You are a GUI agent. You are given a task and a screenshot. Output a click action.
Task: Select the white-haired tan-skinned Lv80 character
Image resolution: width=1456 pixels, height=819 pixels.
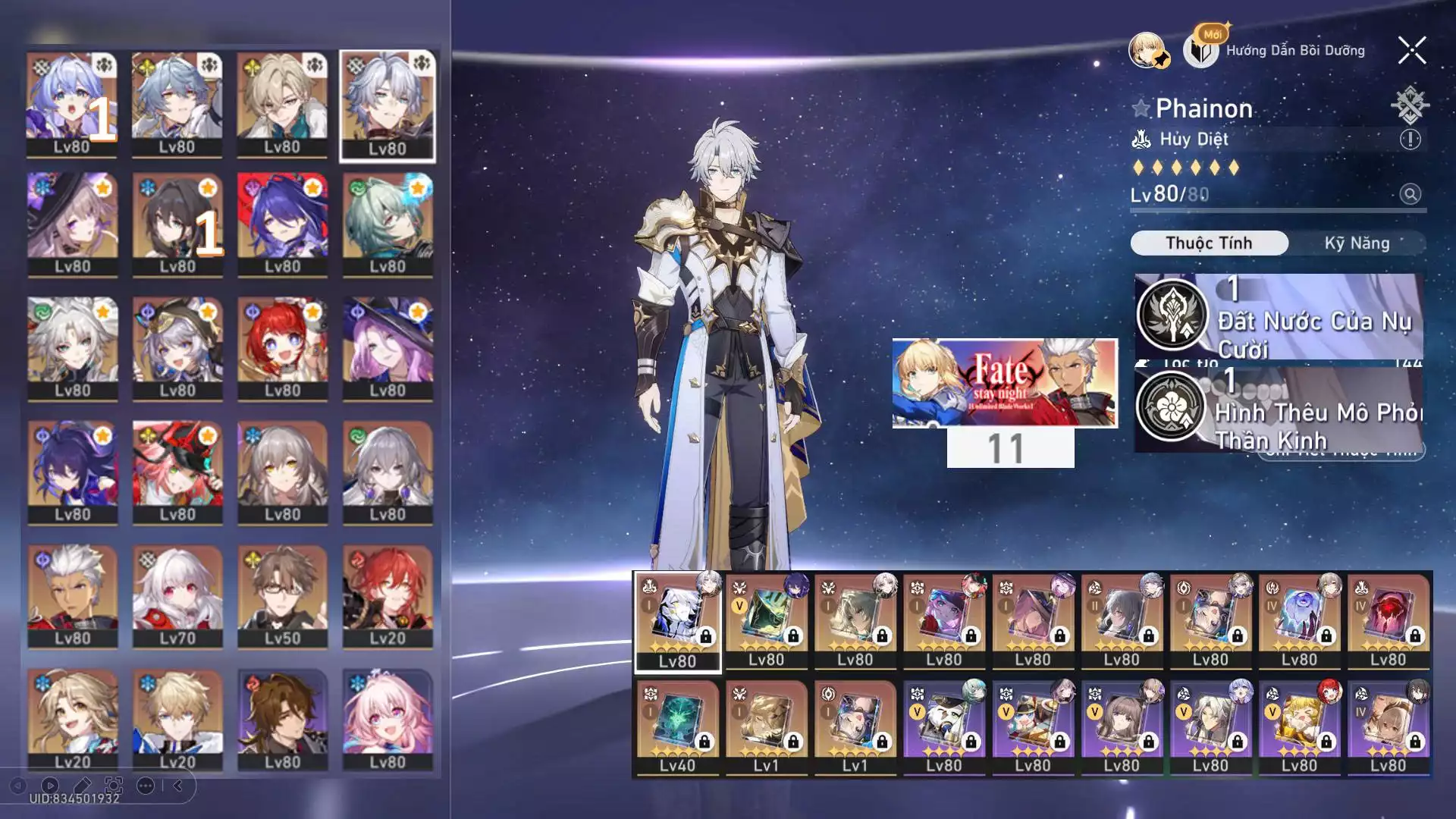[x=73, y=597]
